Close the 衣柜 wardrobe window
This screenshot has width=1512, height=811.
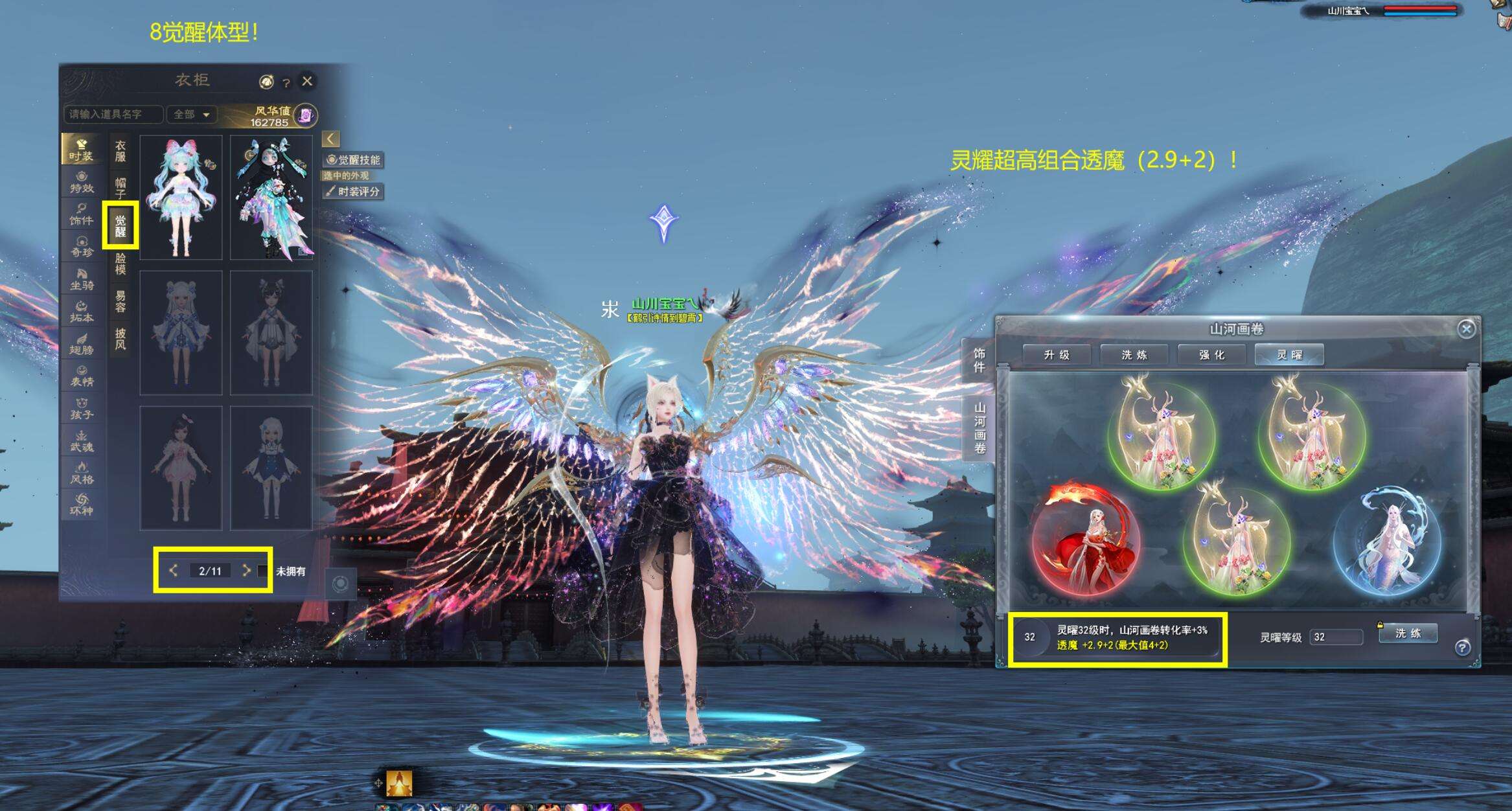tap(307, 81)
